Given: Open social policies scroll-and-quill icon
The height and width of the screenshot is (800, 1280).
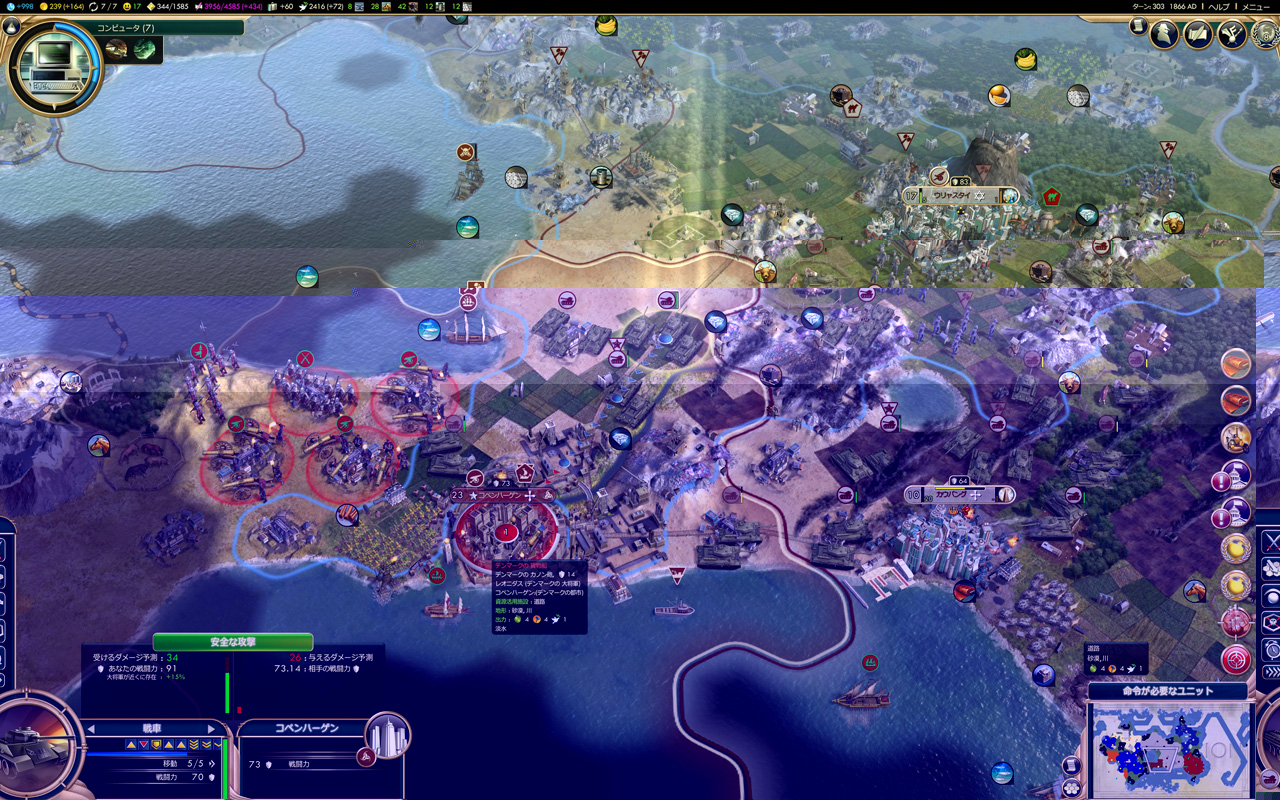Looking at the screenshot, I should pyautogui.click(x=1198, y=34).
